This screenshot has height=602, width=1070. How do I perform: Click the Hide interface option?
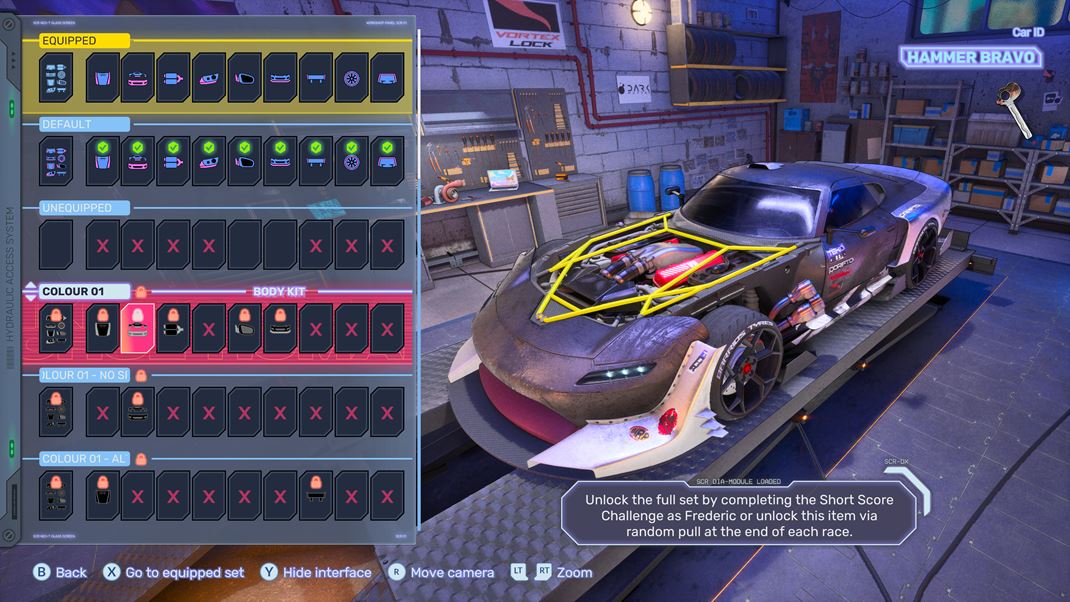click(316, 573)
